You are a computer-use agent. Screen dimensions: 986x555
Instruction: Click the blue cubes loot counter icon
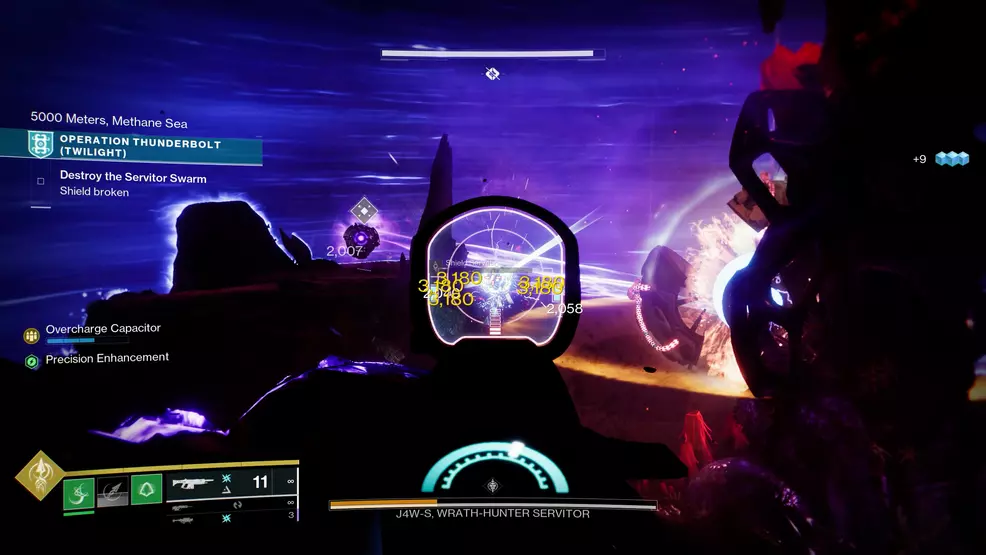pos(952,159)
